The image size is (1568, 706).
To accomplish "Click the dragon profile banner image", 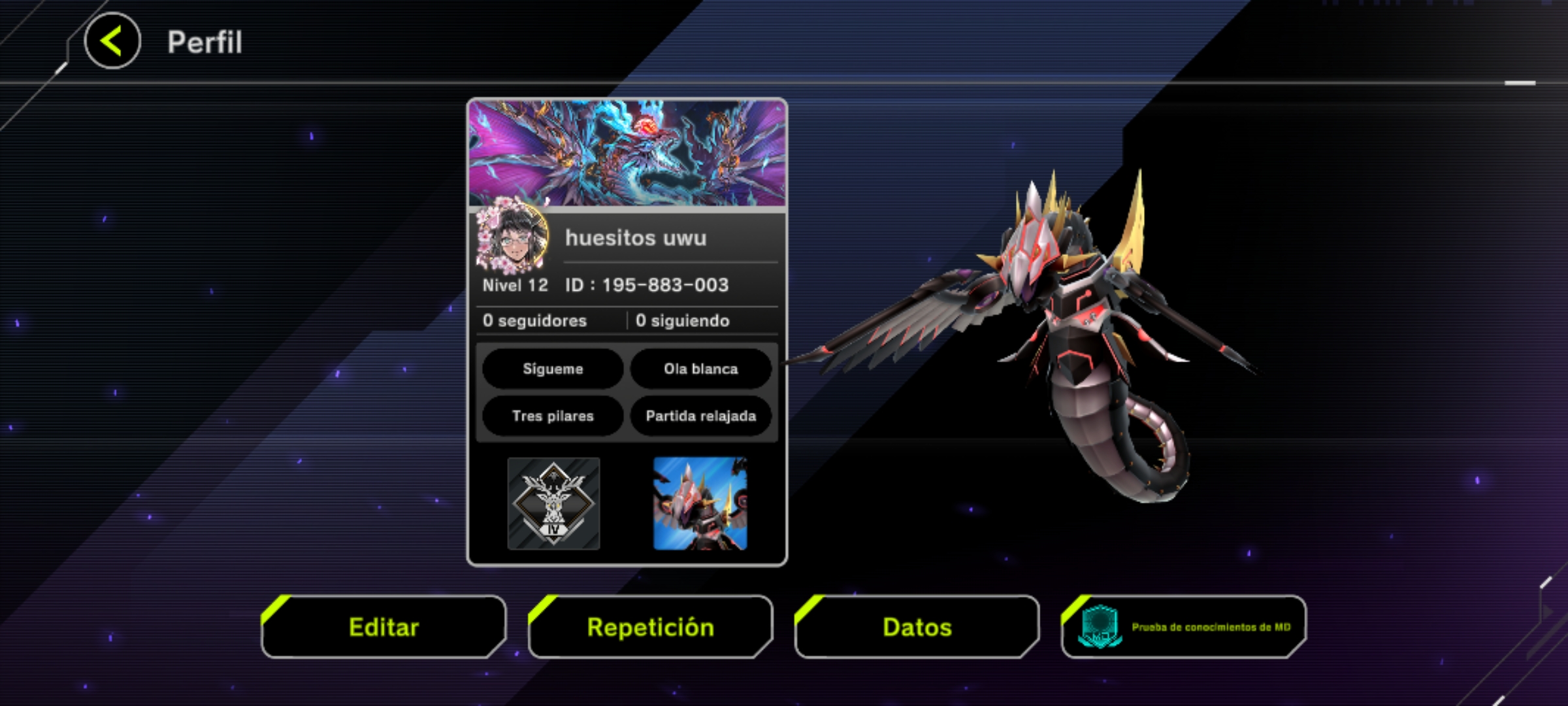I will pos(627,153).
